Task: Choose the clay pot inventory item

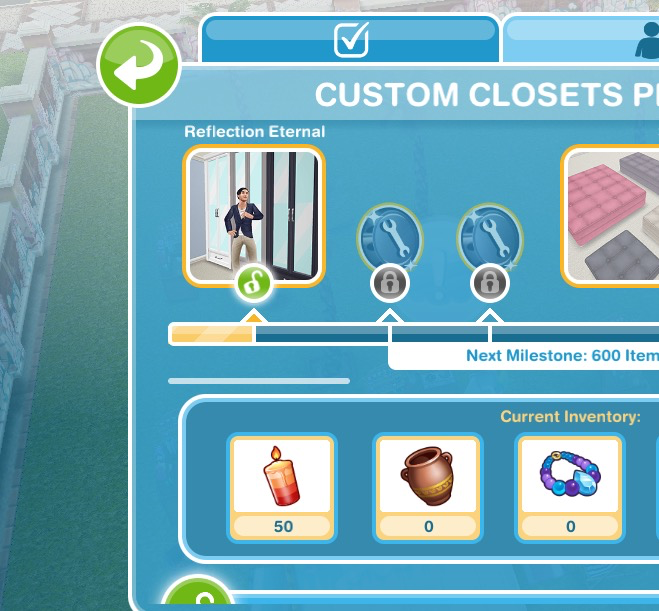Action: [x=428, y=474]
